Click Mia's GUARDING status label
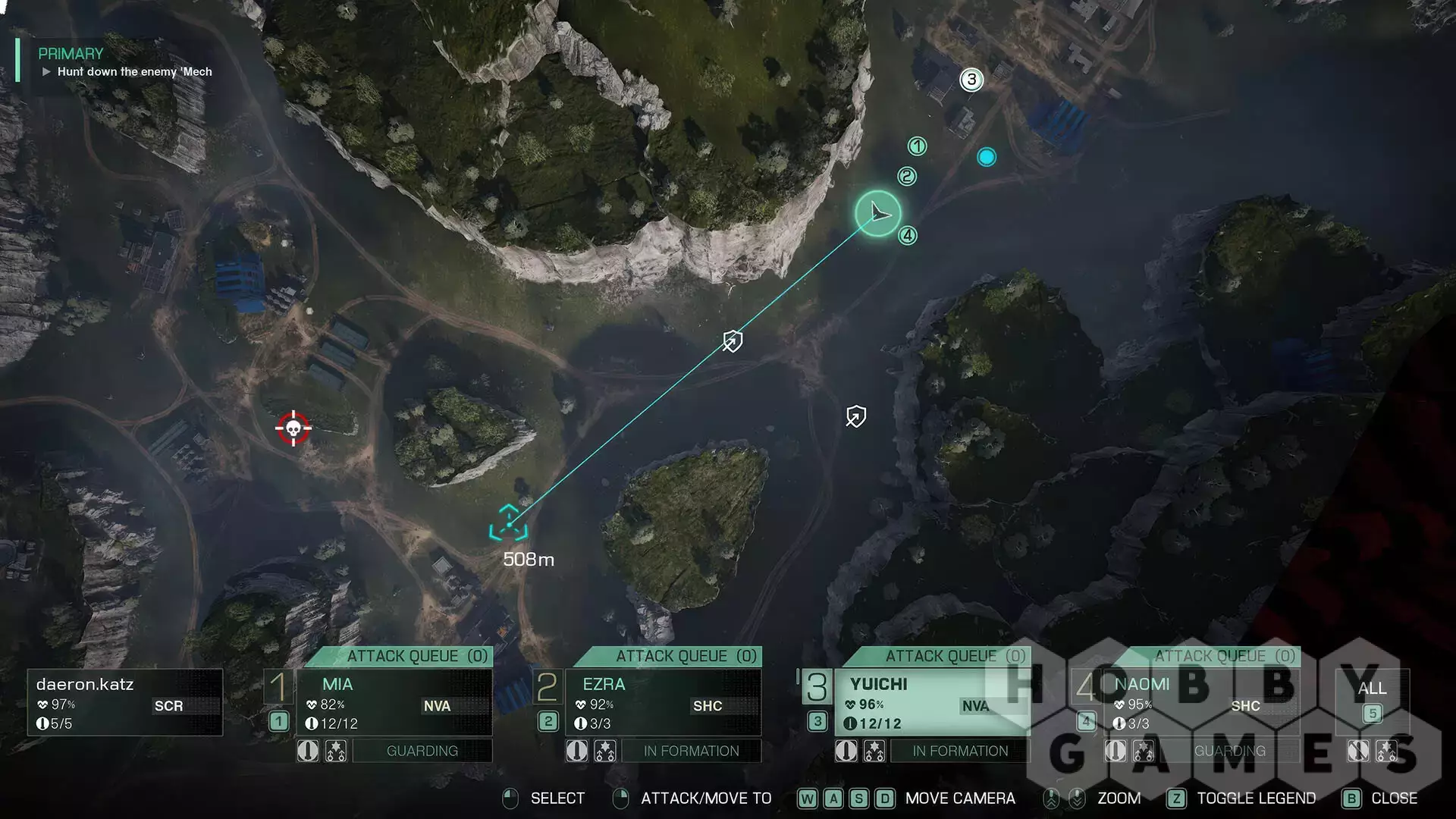 tap(422, 751)
